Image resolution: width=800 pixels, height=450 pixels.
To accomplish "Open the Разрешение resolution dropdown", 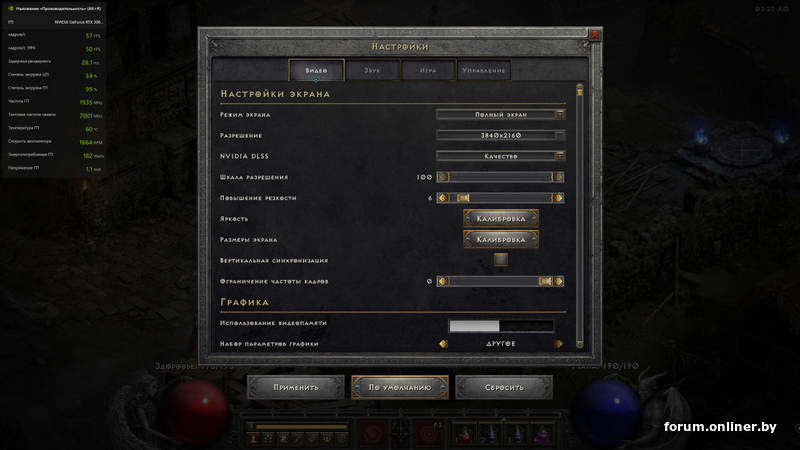I will [x=501, y=135].
